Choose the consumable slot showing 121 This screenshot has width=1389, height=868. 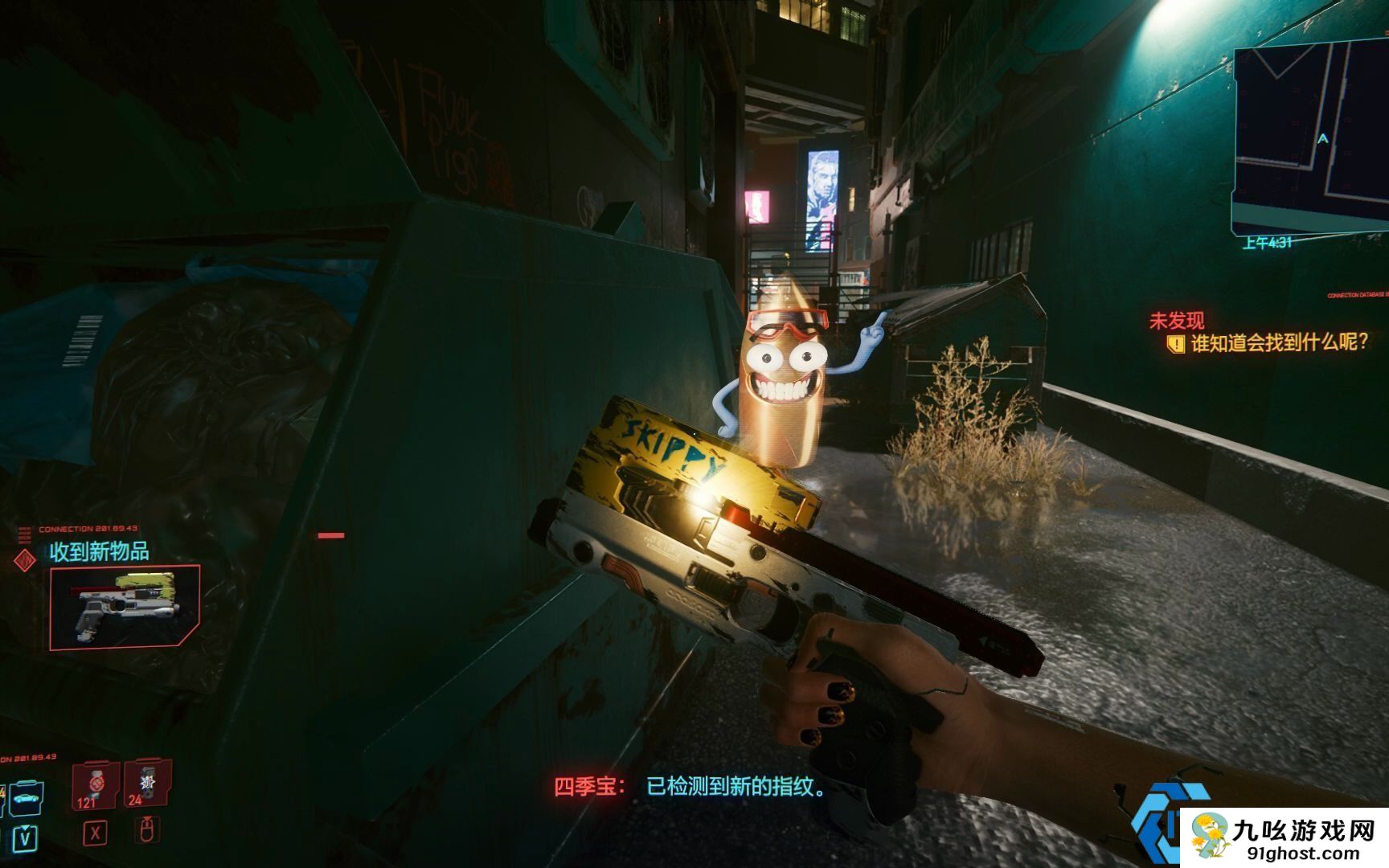(94, 785)
